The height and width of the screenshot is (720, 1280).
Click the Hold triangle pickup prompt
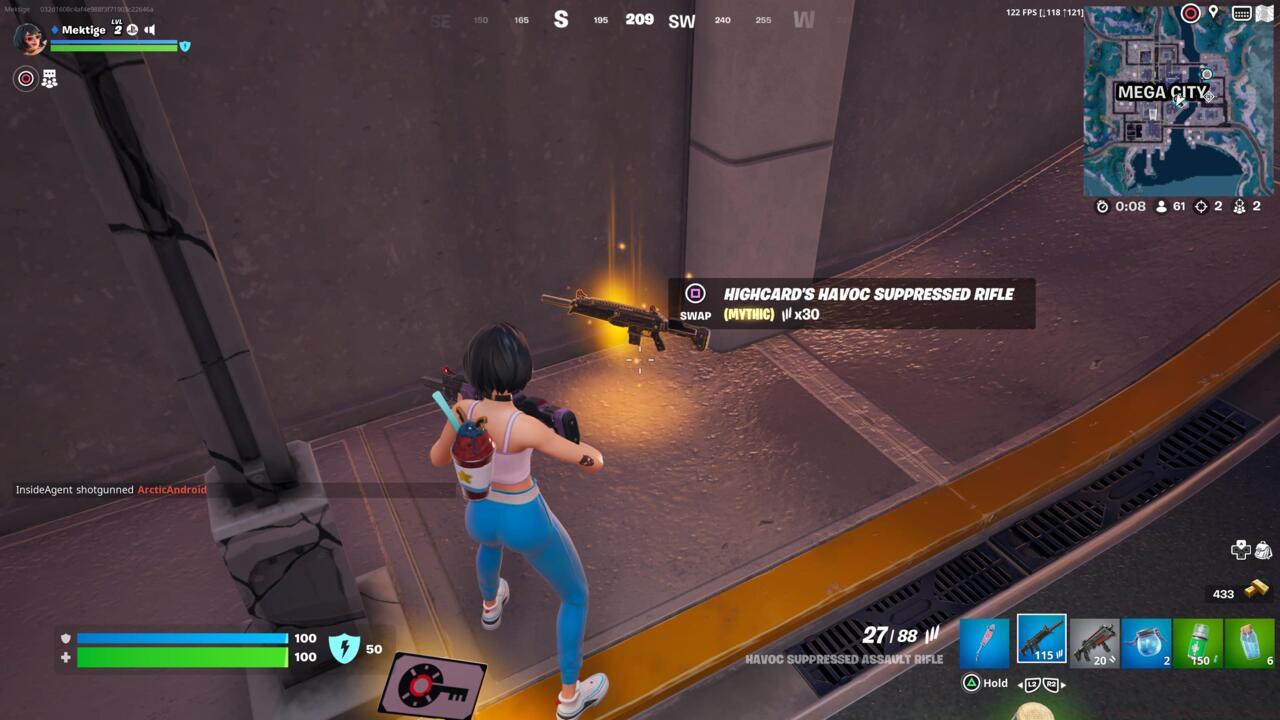(x=972, y=683)
